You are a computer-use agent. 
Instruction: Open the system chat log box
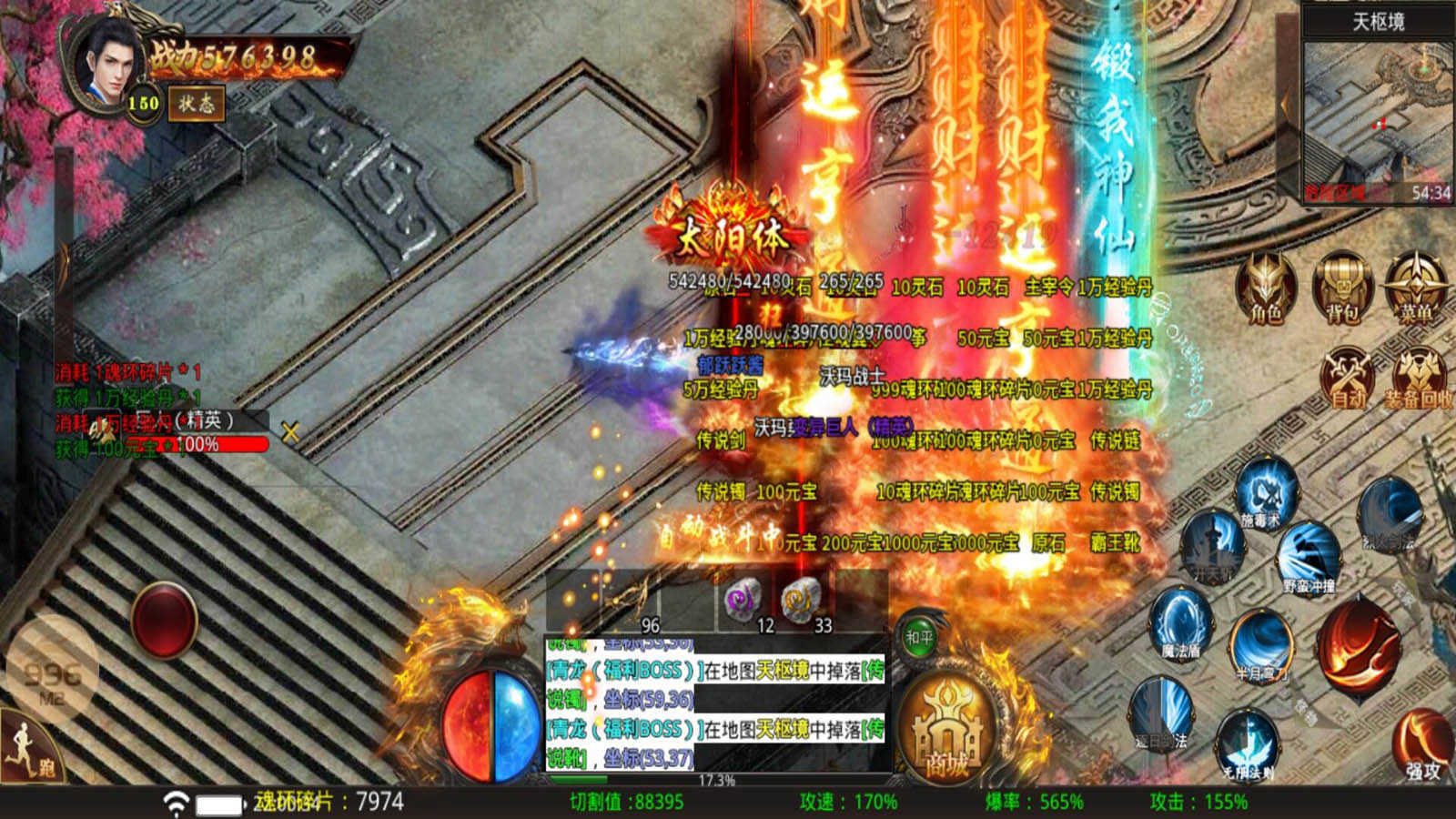pos(715,703)
